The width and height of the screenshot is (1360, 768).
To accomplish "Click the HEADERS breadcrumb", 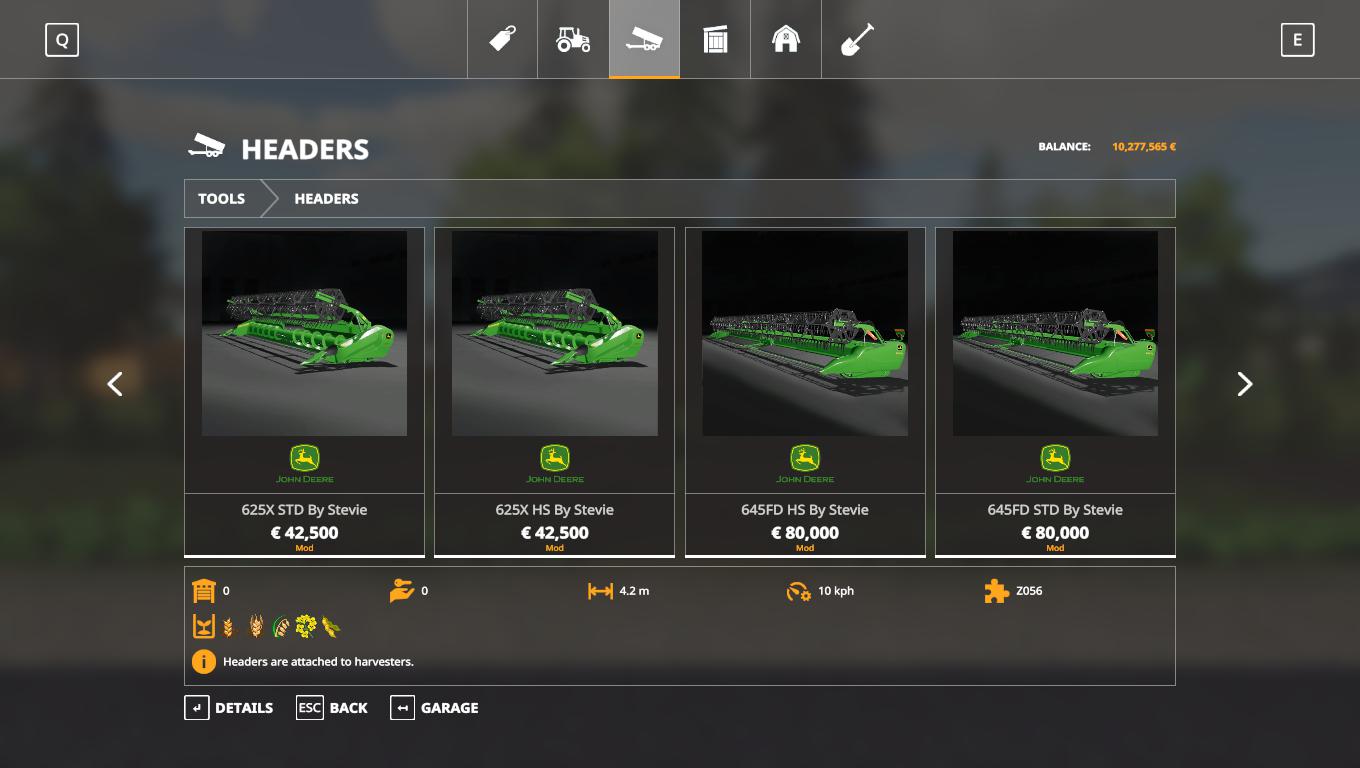I will click(326, 199).
